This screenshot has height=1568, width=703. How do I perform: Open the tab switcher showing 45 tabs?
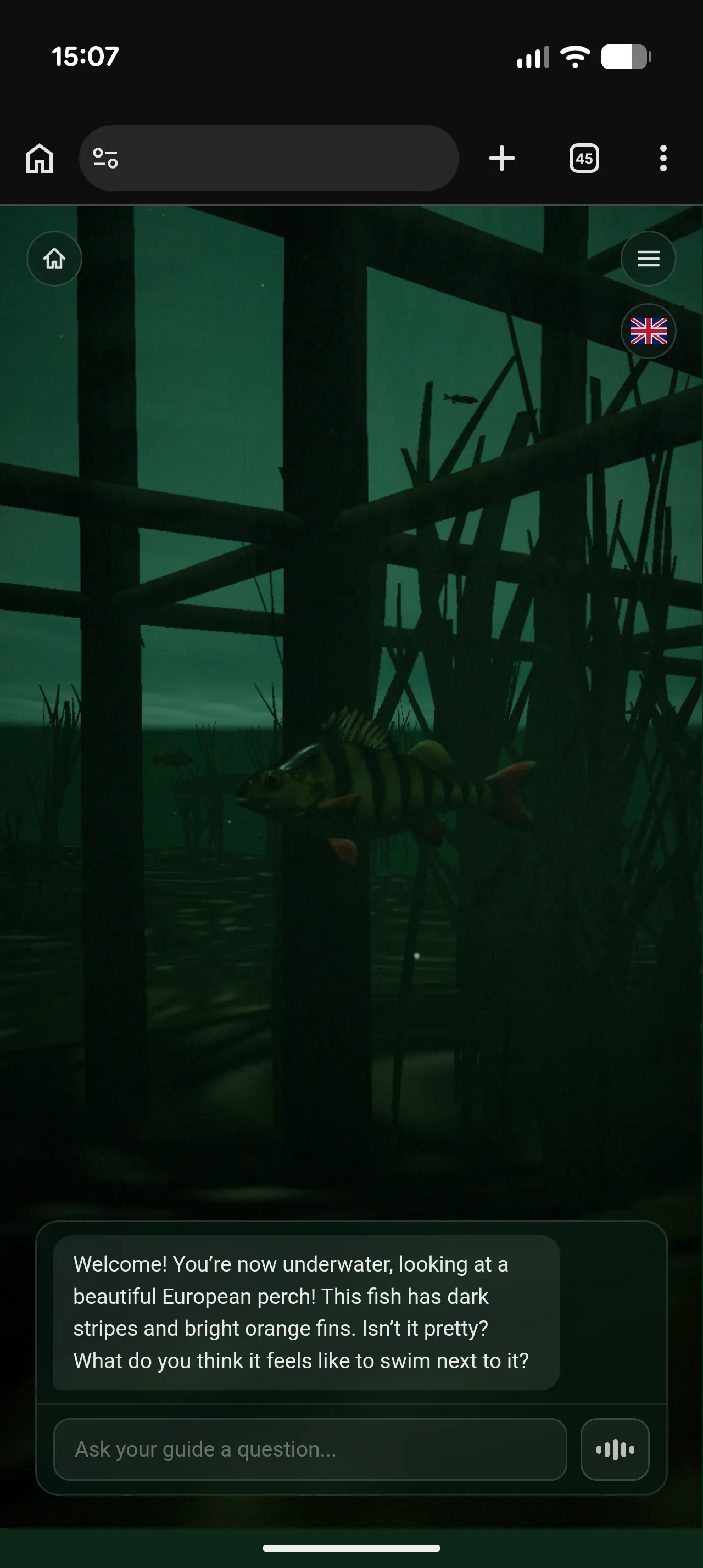coord(584,158)
